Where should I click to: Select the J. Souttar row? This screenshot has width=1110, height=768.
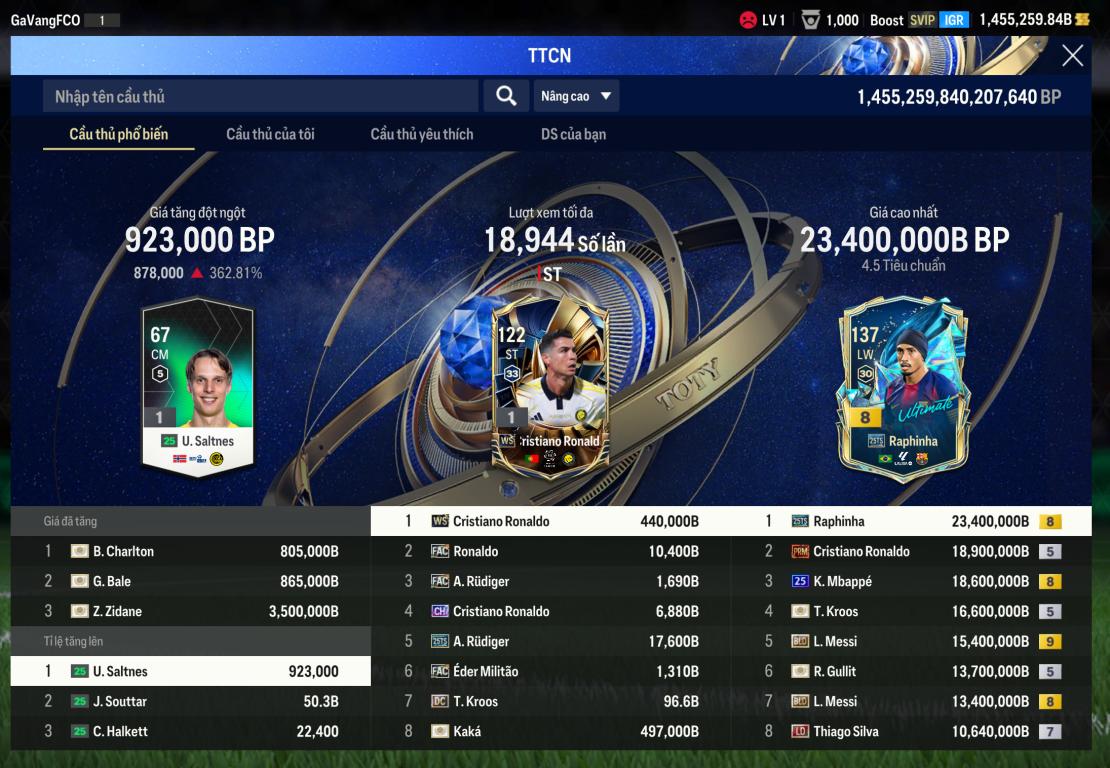(x=190, y=701)
